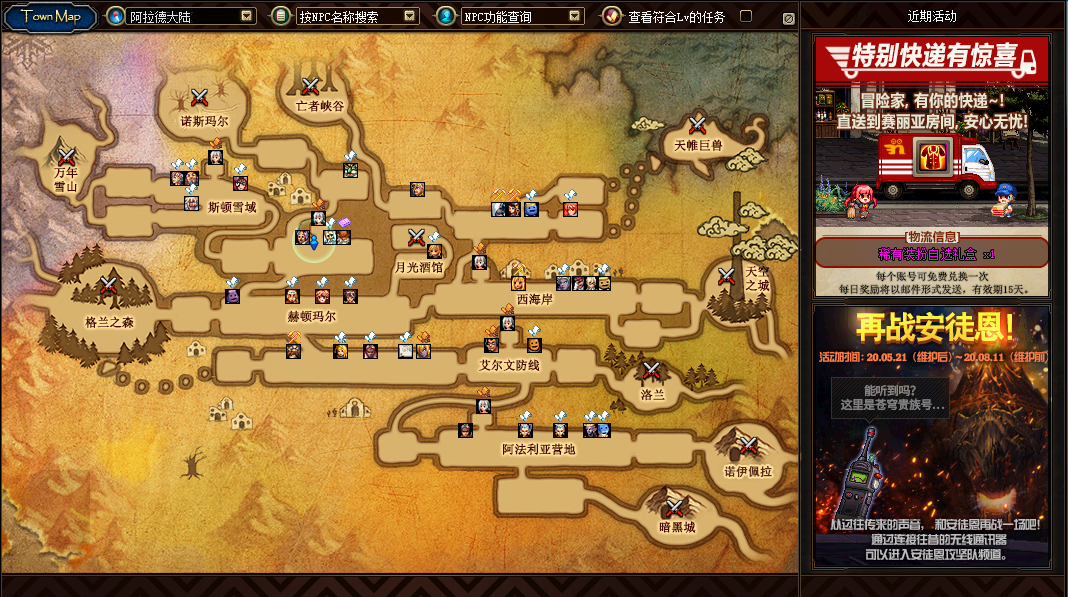Click the 月光酒馆 crossed-swords marker
1068x597 pixels.
[417, 237]
